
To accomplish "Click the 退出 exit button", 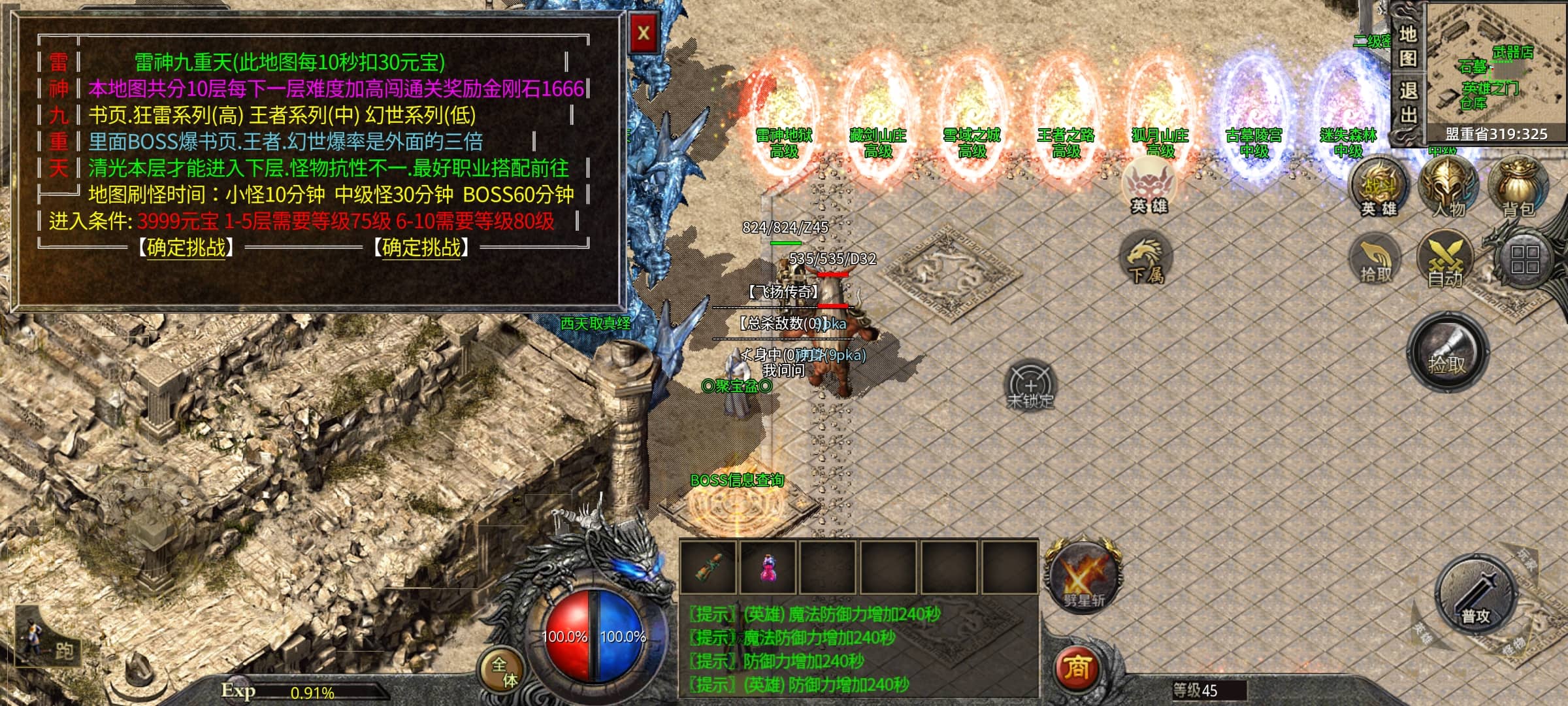I will (1408, 103).
